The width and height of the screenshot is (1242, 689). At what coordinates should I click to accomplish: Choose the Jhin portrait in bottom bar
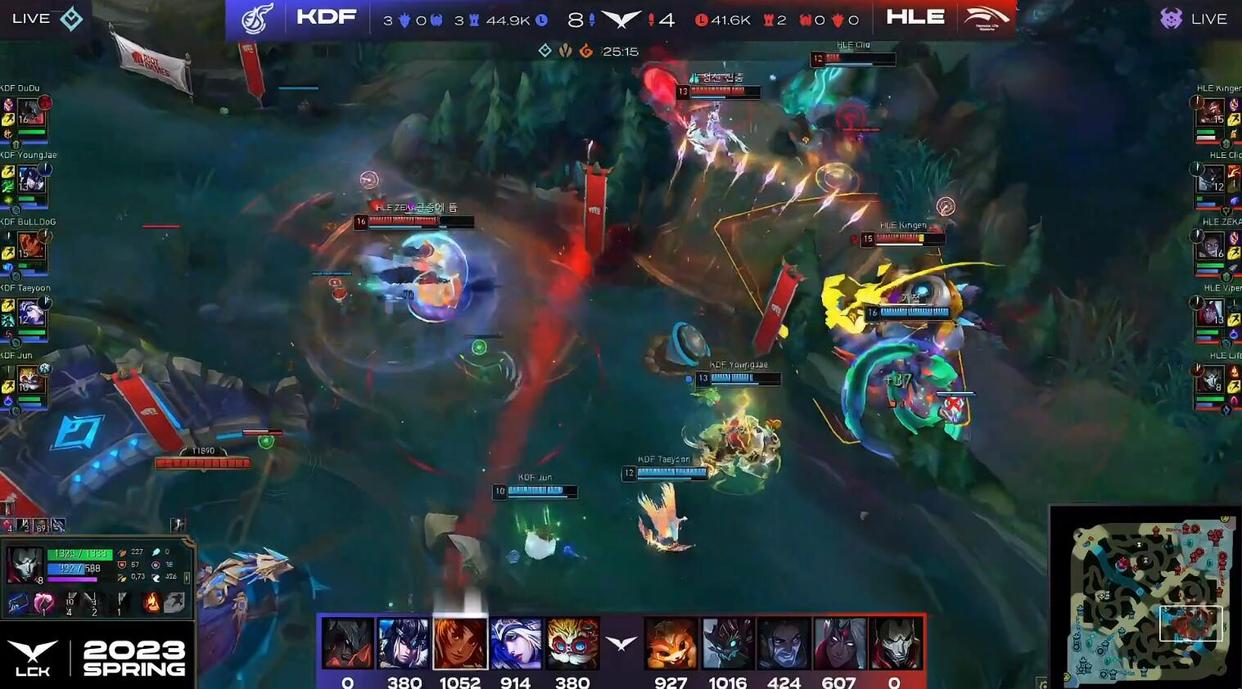click(x=895, y=643)
